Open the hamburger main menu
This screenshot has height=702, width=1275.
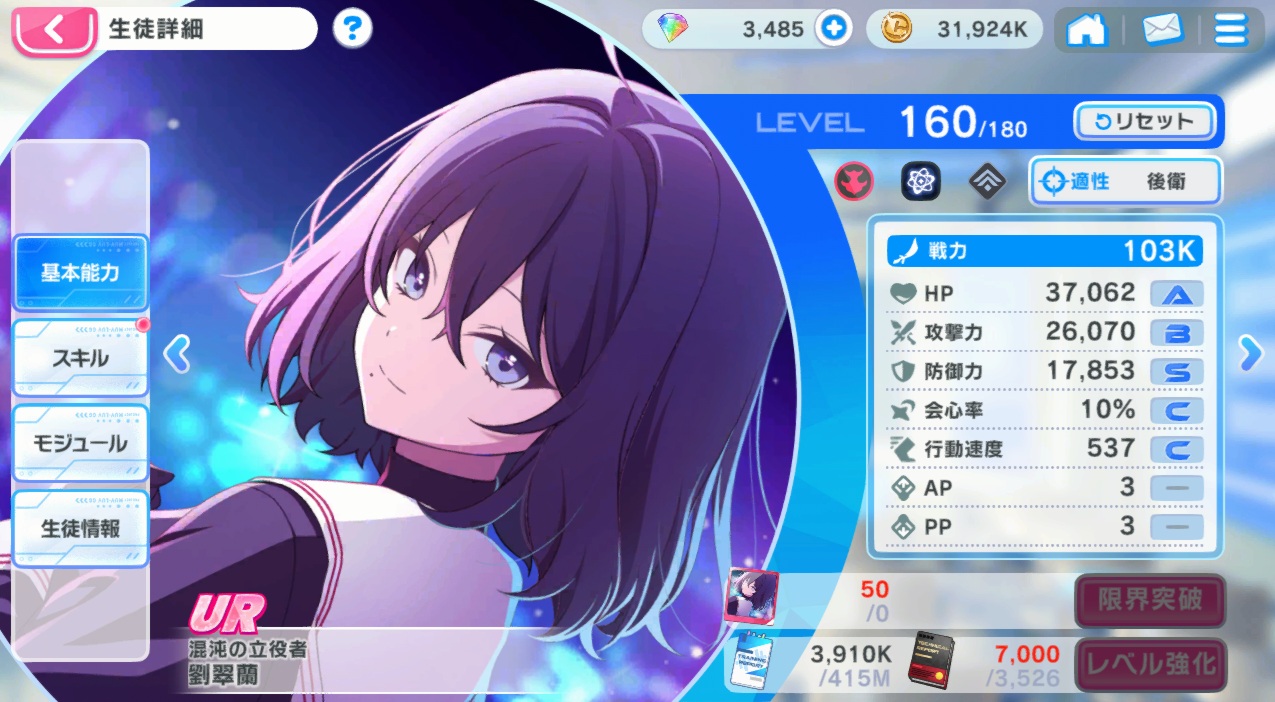coord(1230,29)
